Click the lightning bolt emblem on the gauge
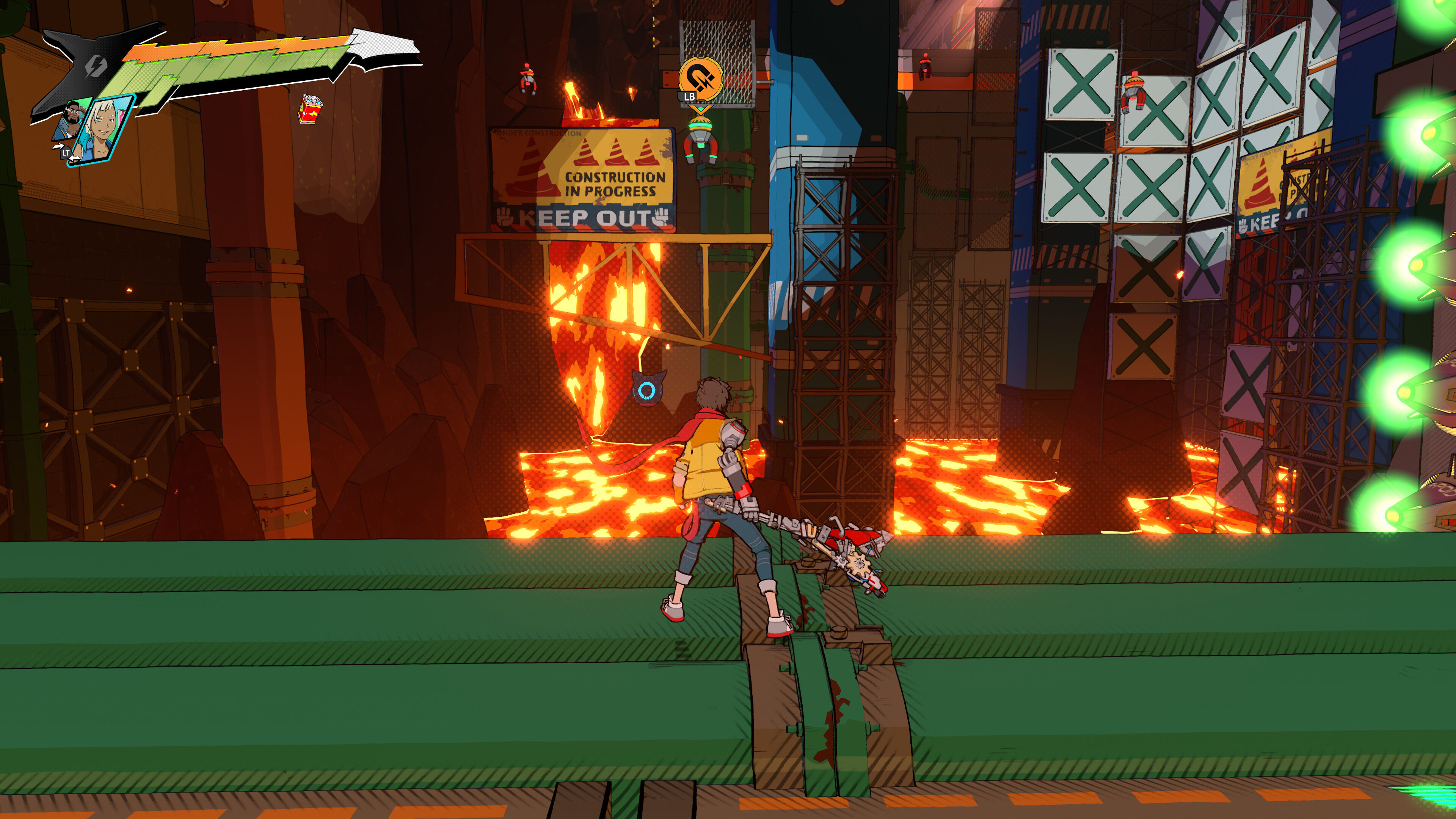The height and width of the screenshot is (819, 1456). click(96, 67)
